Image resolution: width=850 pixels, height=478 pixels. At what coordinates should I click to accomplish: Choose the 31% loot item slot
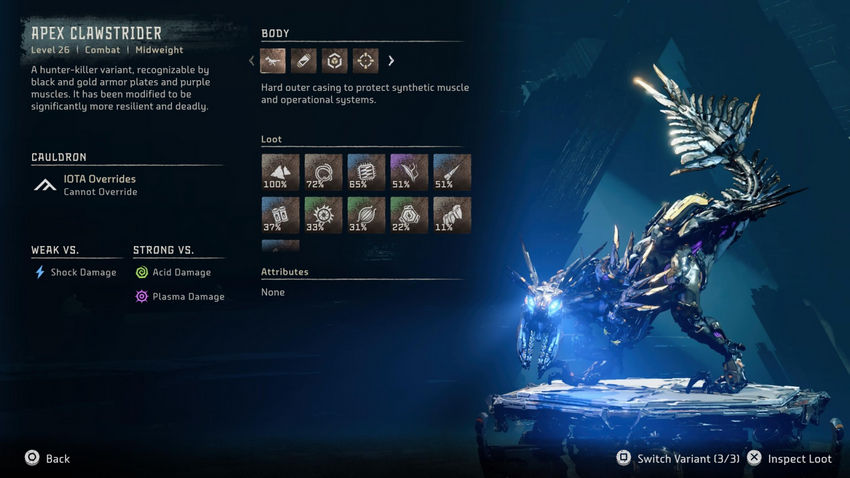(366, 215)
